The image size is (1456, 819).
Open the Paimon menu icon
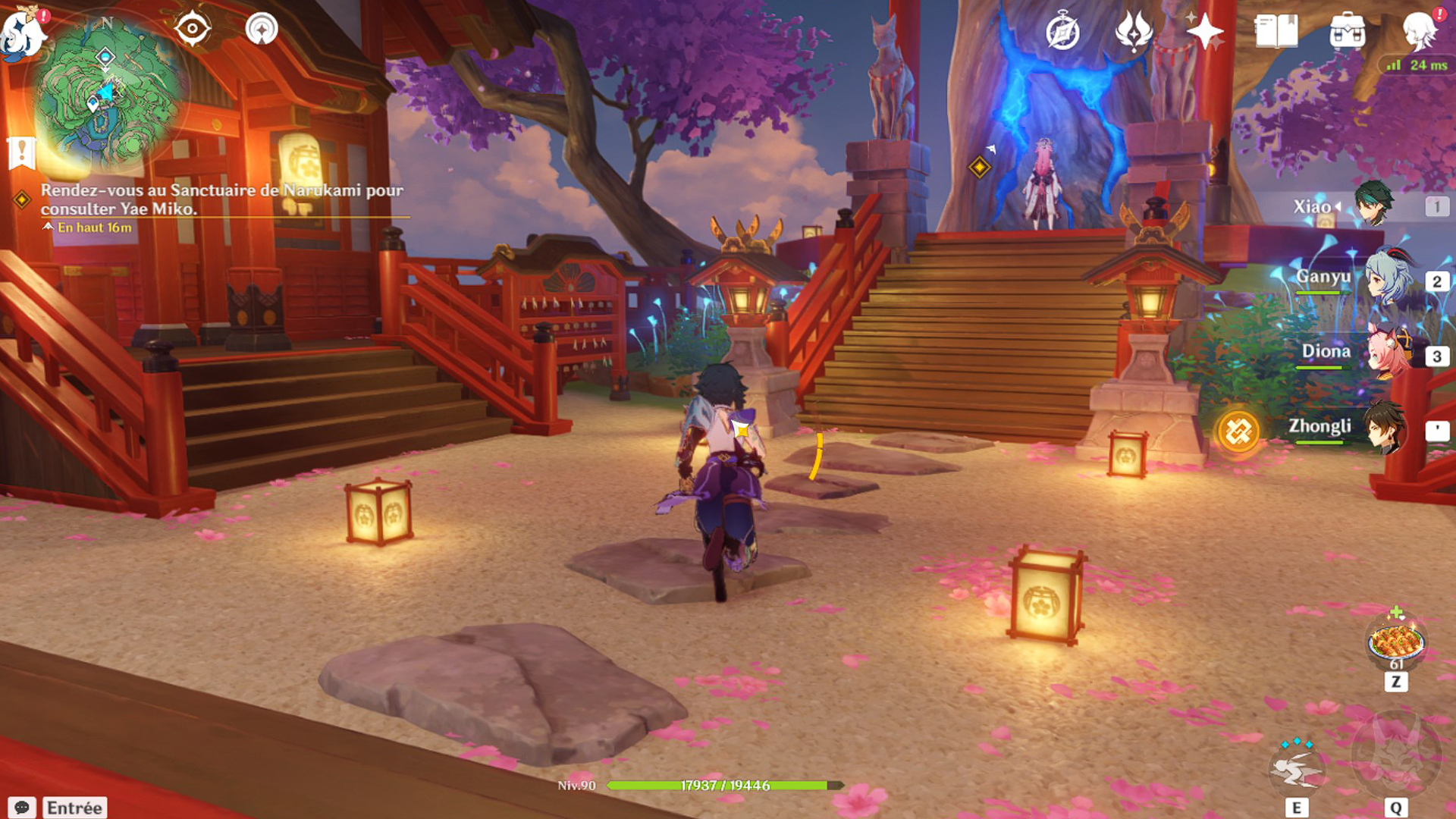pos(21,32)
